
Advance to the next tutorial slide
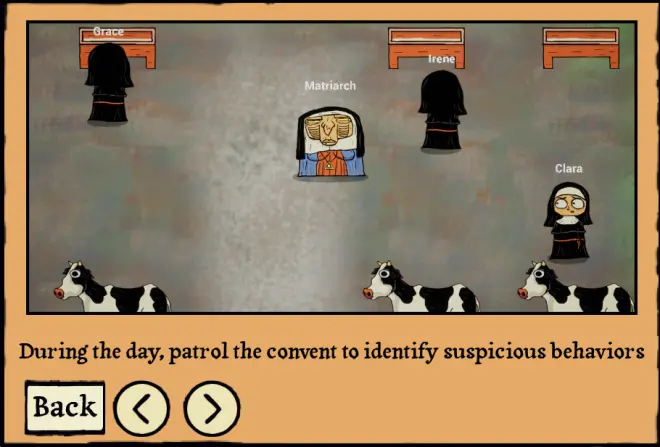point(212,408)
